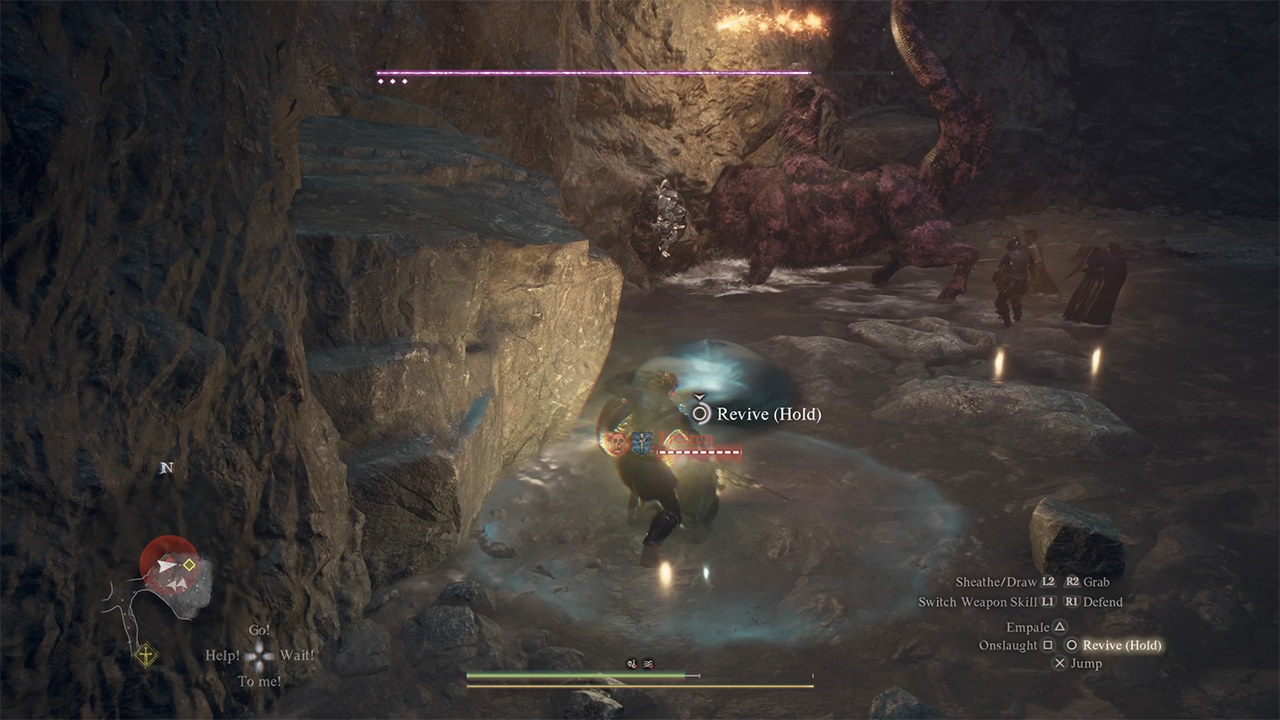Click the red skull status icon by Freiren
Viewport: 1280px width, 720px height.
(617, 441)
